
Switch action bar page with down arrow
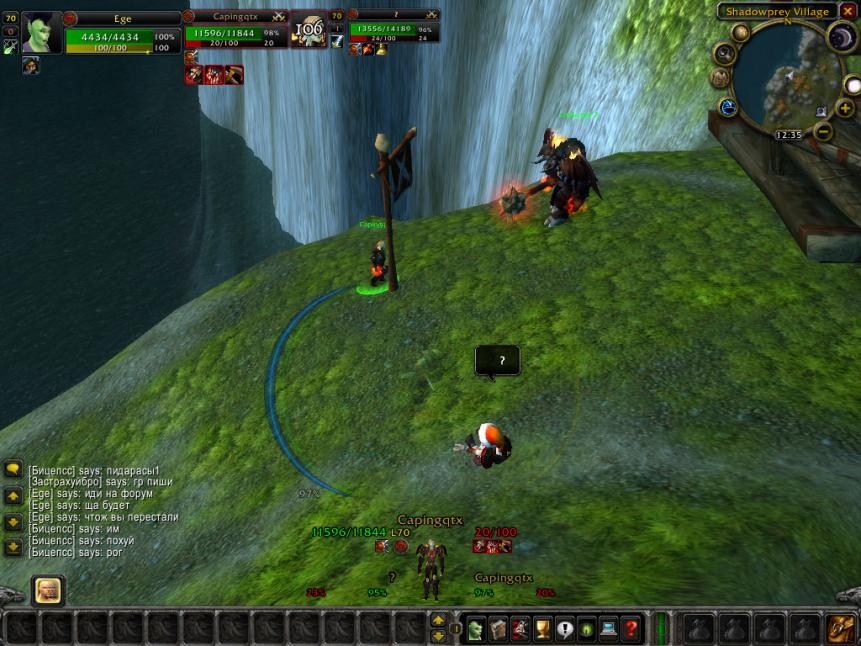pyautogui.click(x=438, y=636)
